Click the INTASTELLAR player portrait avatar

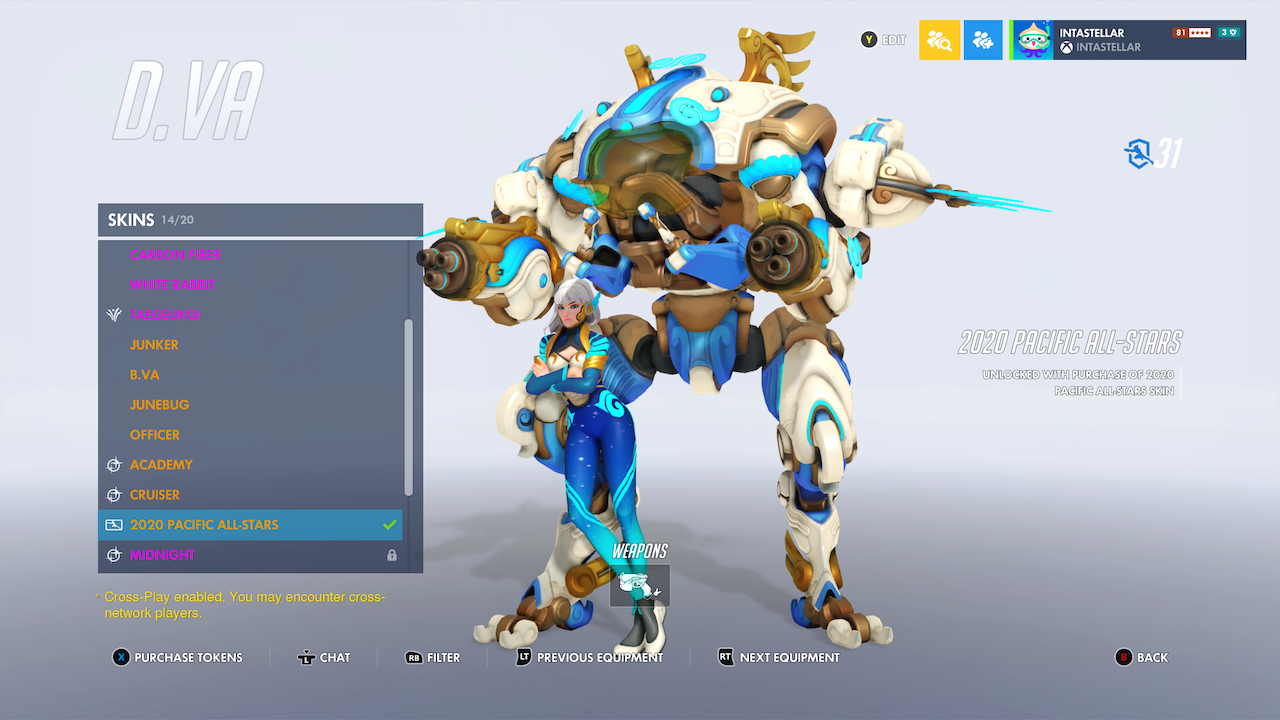point(1031,39)
